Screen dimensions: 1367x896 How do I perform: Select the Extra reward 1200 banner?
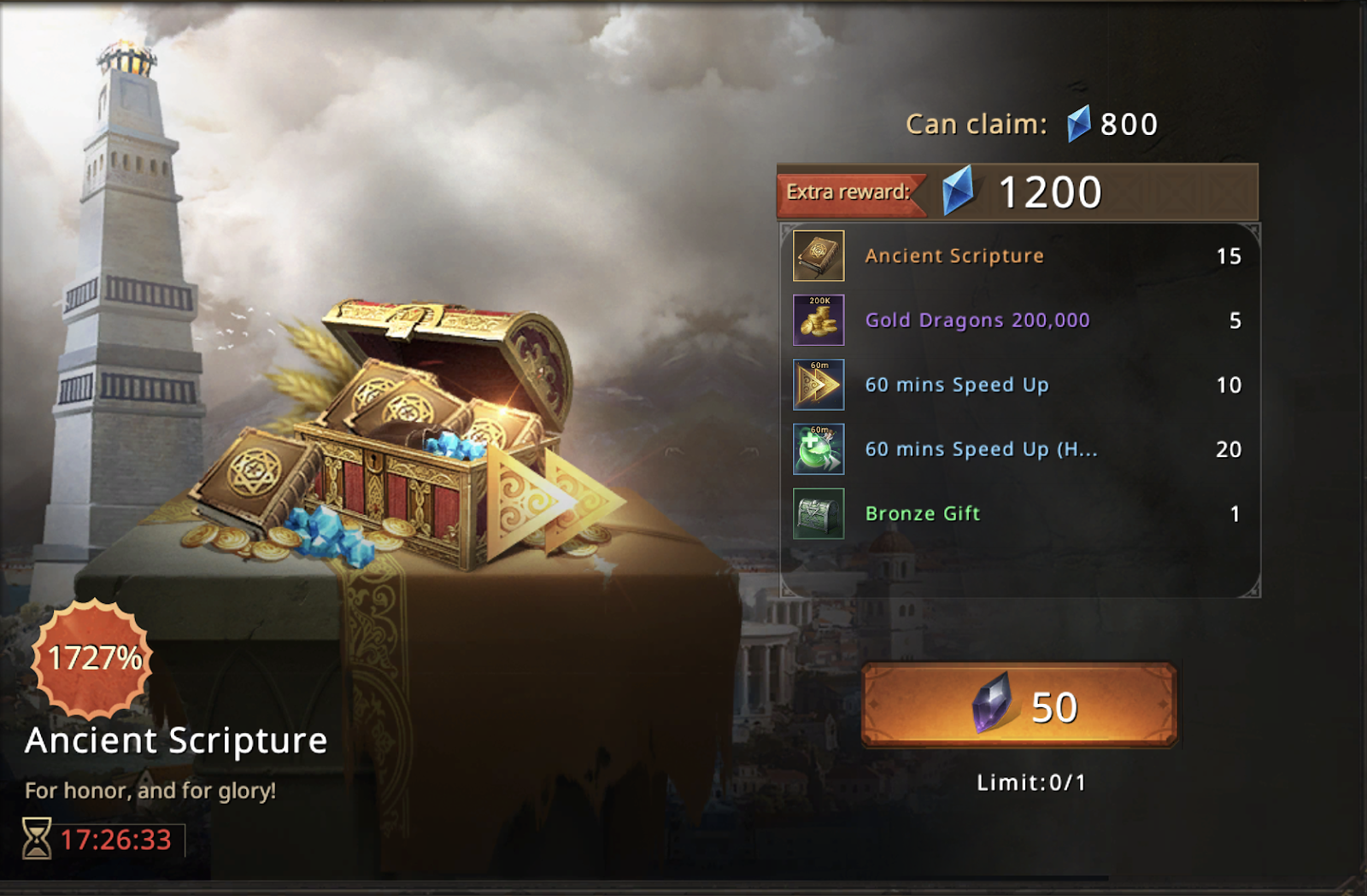coord(1017,192)
